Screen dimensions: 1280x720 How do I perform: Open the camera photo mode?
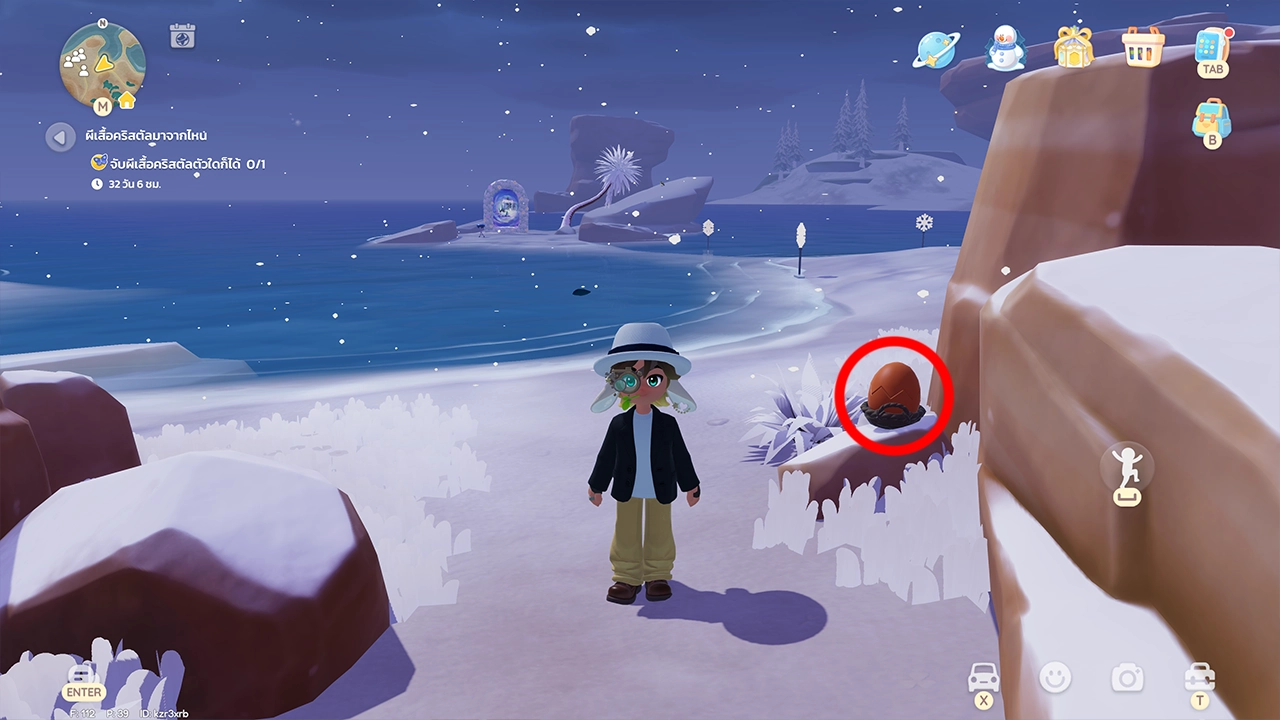[x=1127, y=678]
